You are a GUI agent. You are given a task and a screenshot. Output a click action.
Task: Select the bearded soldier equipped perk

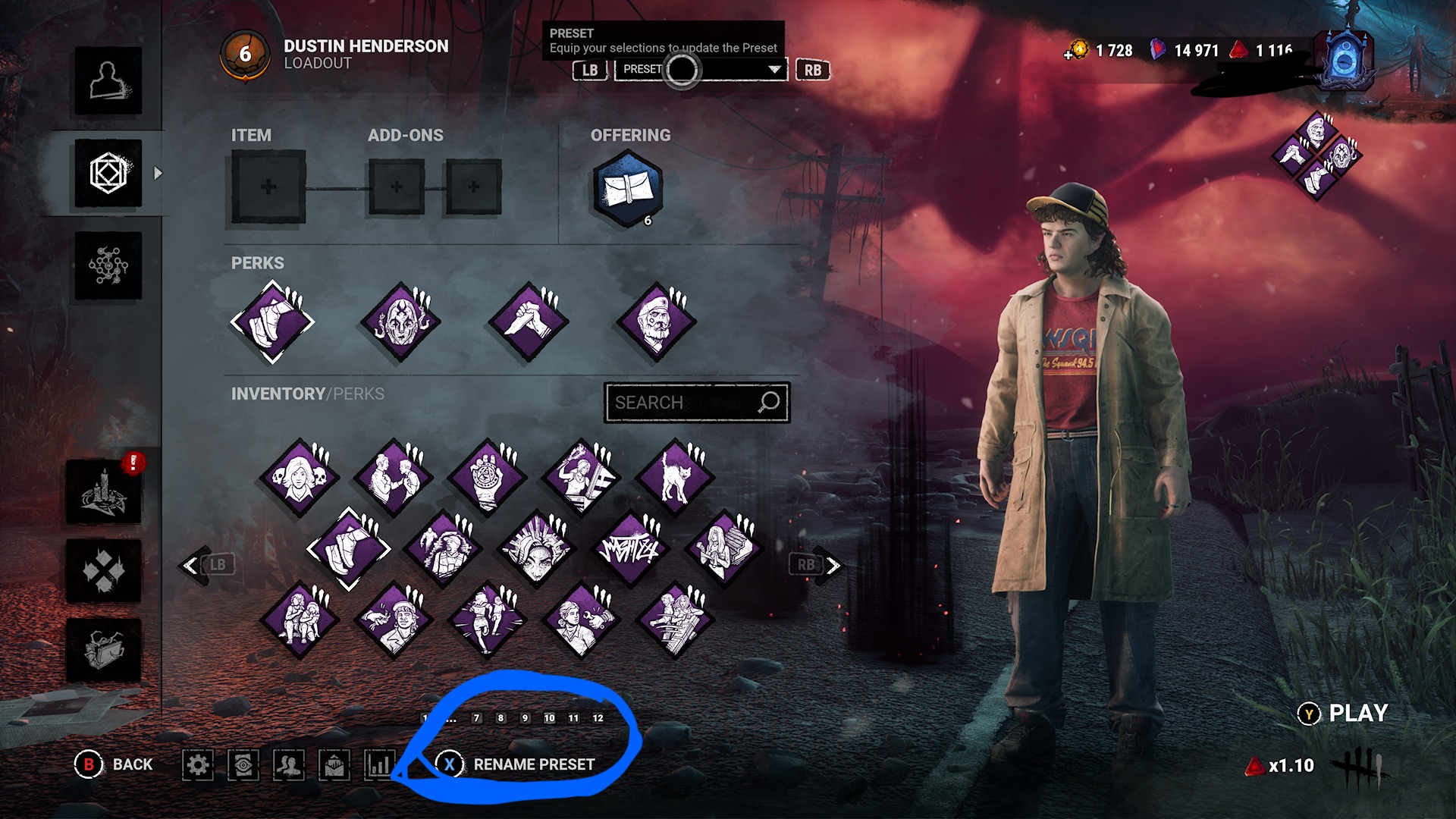click(x=657, y=322)
